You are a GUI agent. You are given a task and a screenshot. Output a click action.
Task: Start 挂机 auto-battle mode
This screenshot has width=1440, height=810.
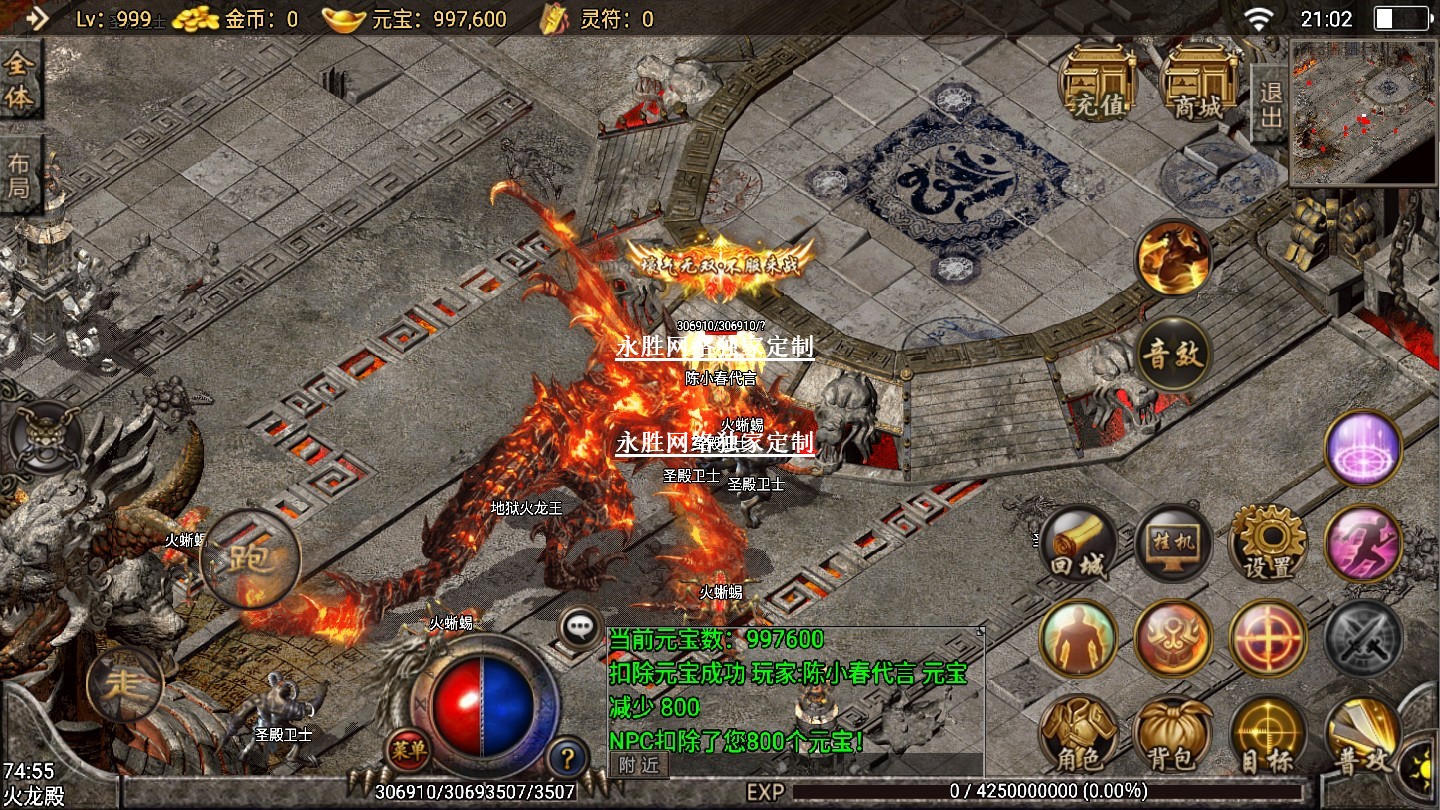coord(1173,545)
